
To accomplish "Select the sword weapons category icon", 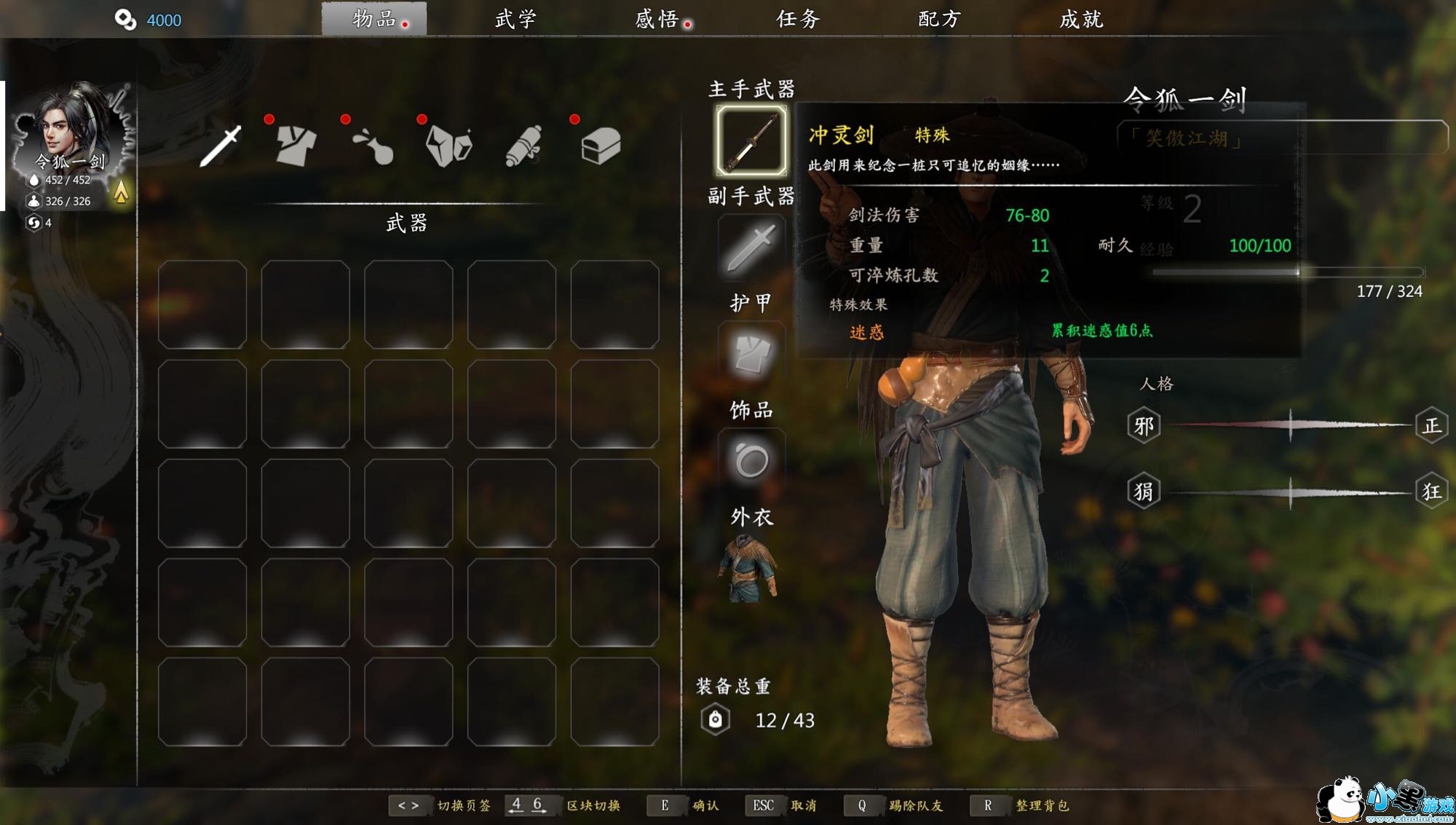I will click(x=221, y=146).
